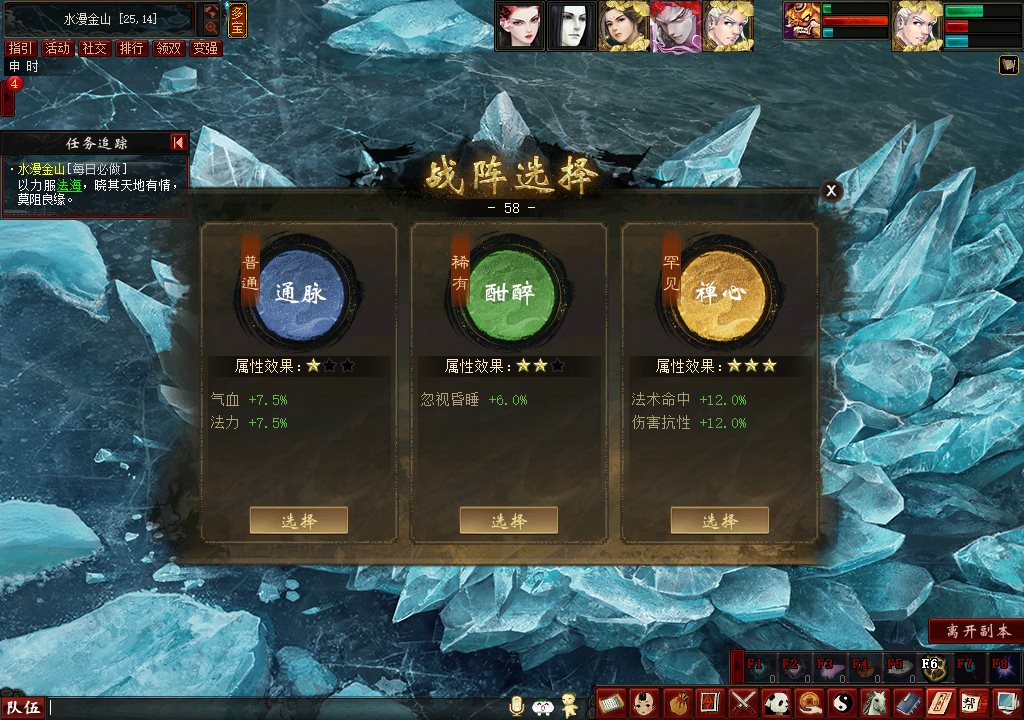
Task: Show the 排行 rankings
Action: [131, 48]
